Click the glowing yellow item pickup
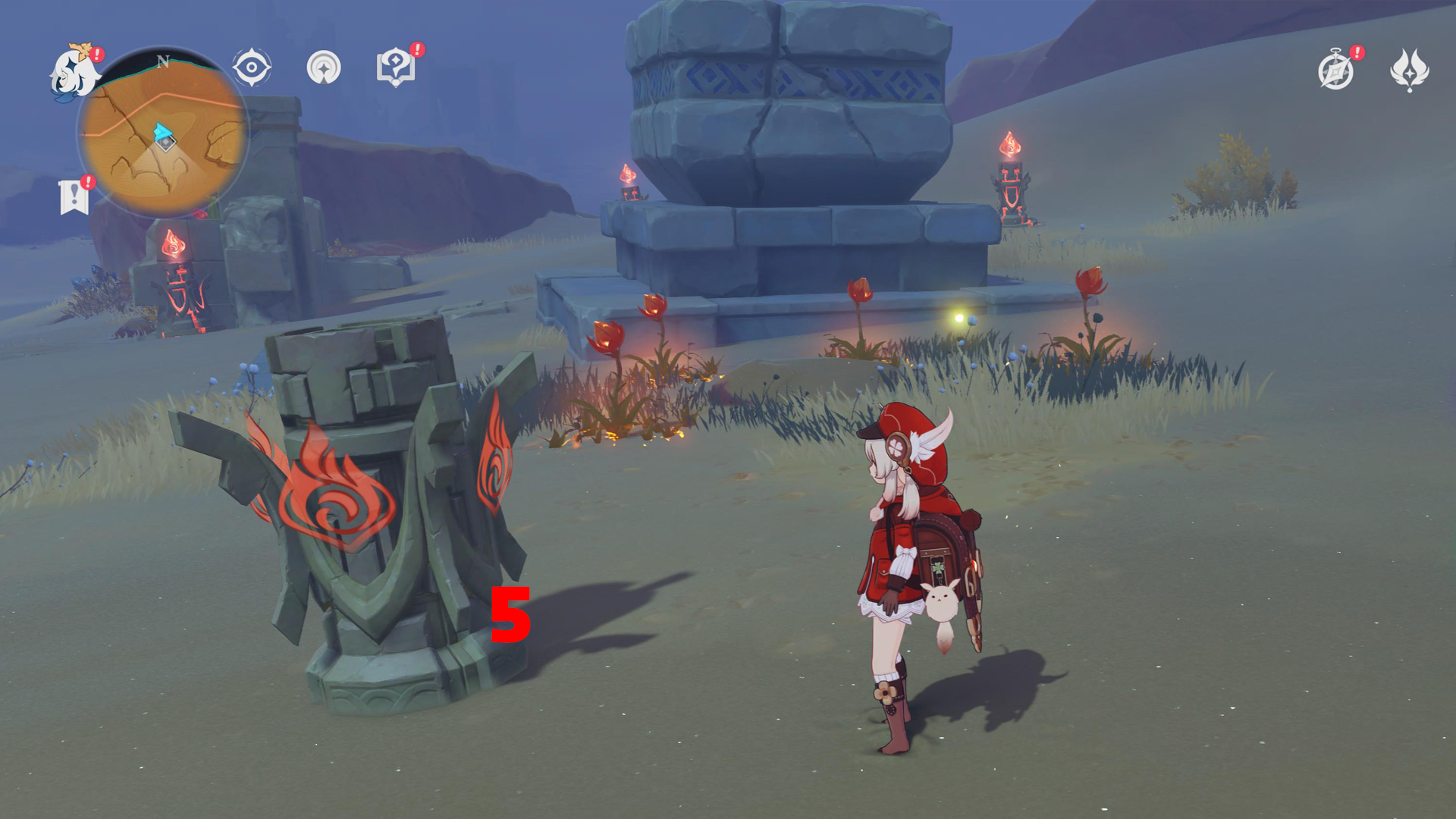Screen dimensions: 1456x819 (x=957, y=319)
